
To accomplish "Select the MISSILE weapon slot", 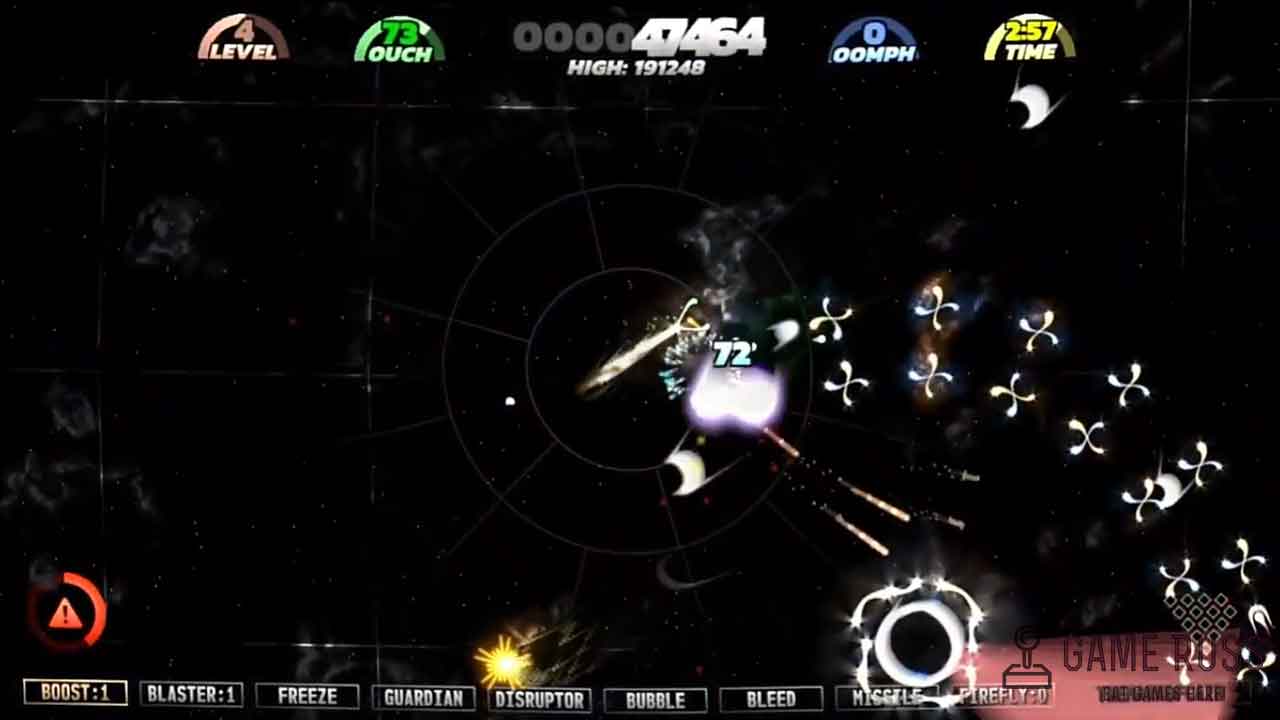I will click(x=886, y=697).
